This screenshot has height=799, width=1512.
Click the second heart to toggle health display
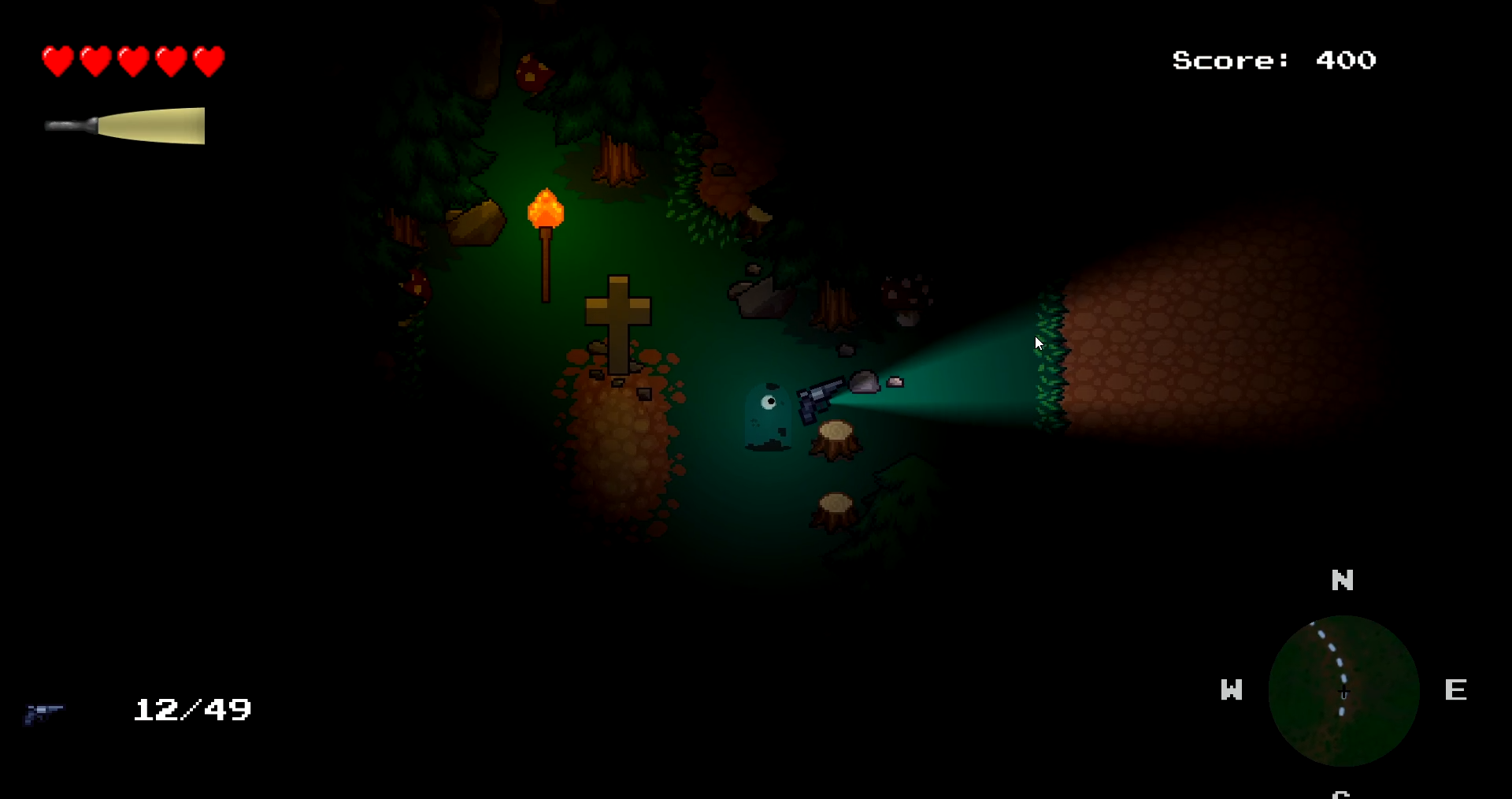tap(96, 60)
